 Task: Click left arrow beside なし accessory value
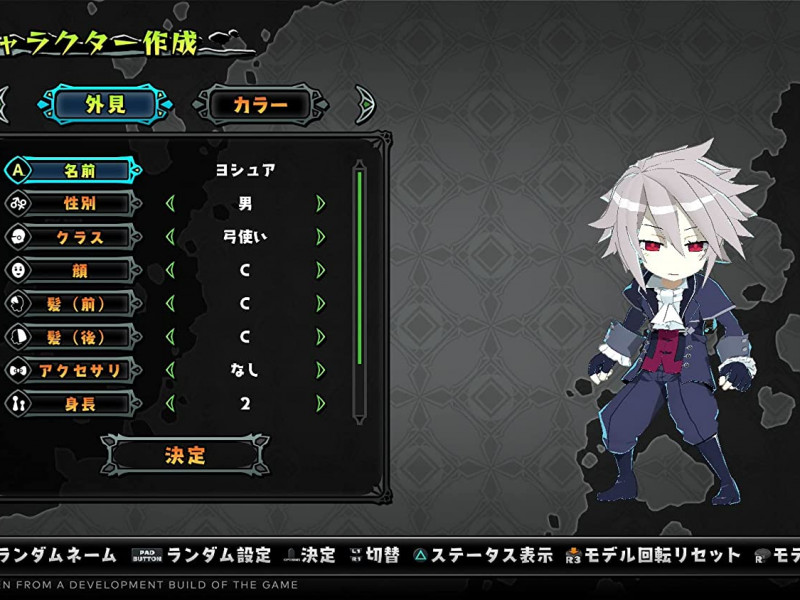170,371
